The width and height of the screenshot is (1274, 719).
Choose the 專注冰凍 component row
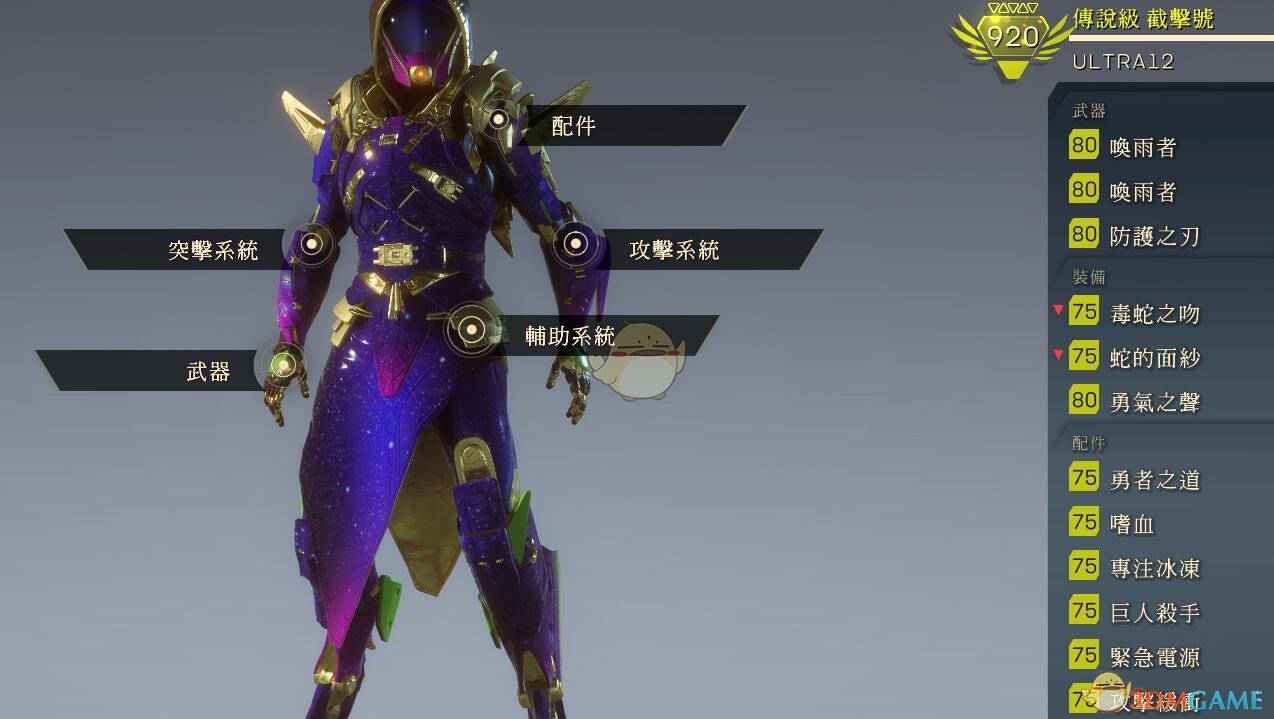[x=1154, y=568]
